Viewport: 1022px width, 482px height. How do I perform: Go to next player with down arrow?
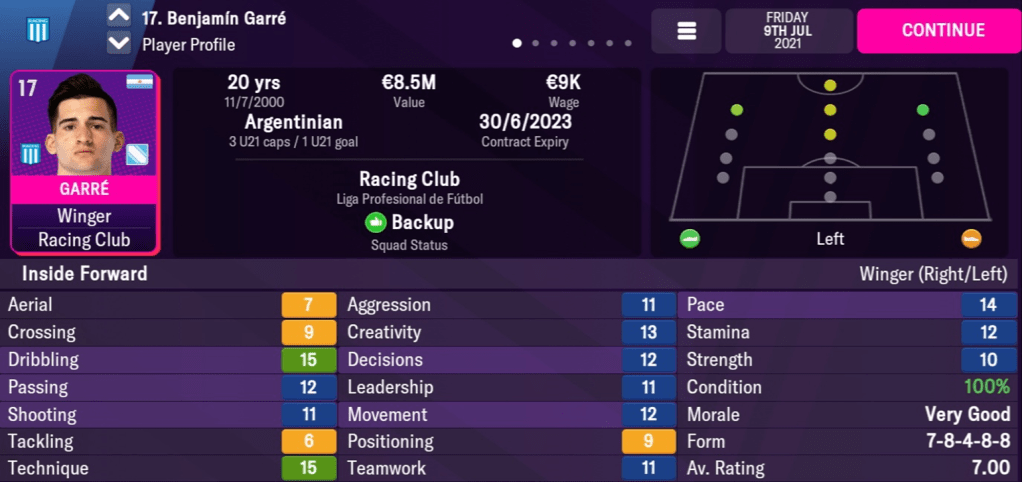coord(118,43)
